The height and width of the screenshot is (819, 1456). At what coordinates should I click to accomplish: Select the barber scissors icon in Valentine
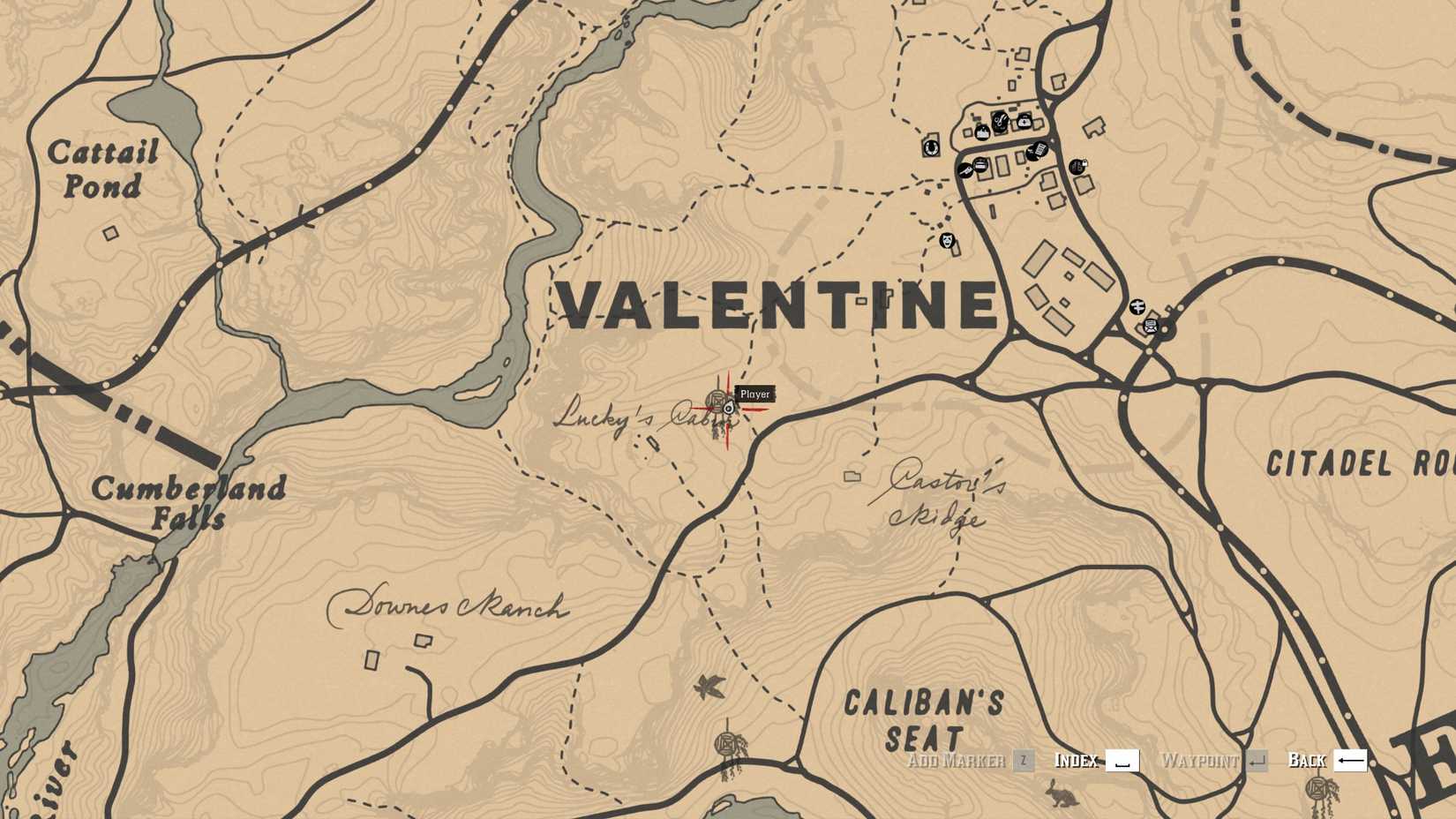1000,123
